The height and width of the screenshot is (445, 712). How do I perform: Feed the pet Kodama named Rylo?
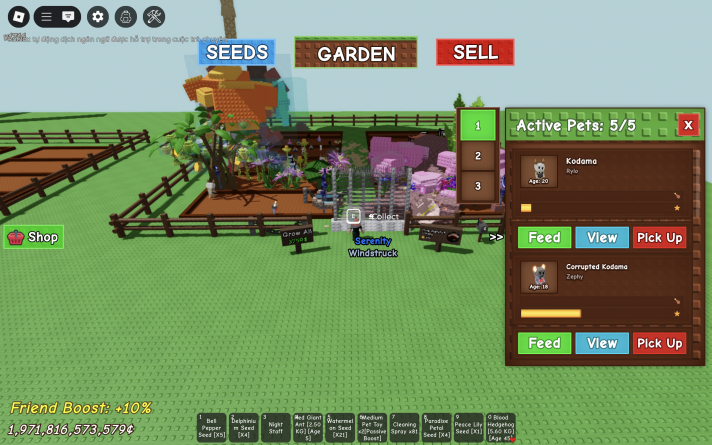(544, 237)
